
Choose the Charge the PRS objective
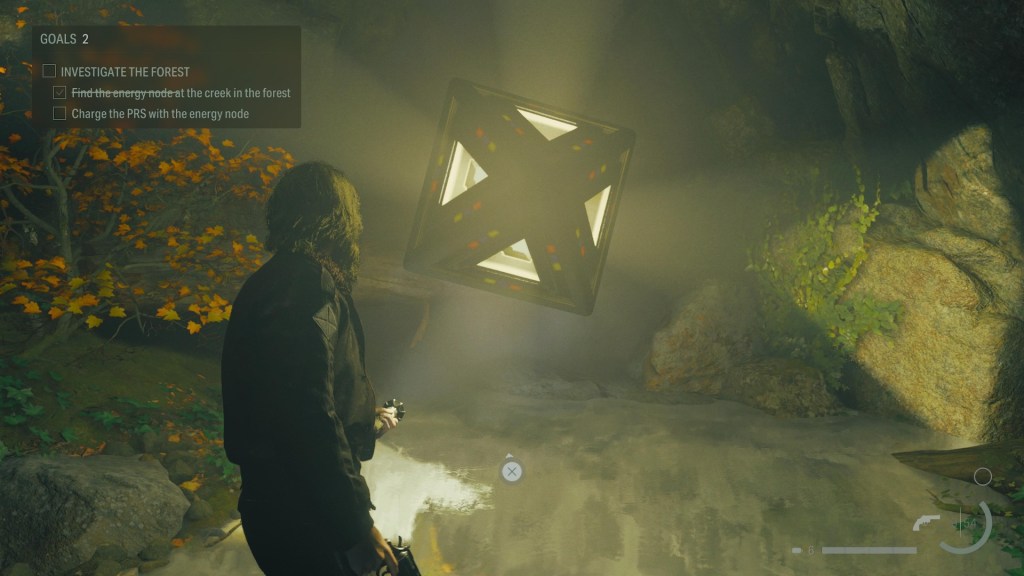pyautogui.click(x=160, y=114)
